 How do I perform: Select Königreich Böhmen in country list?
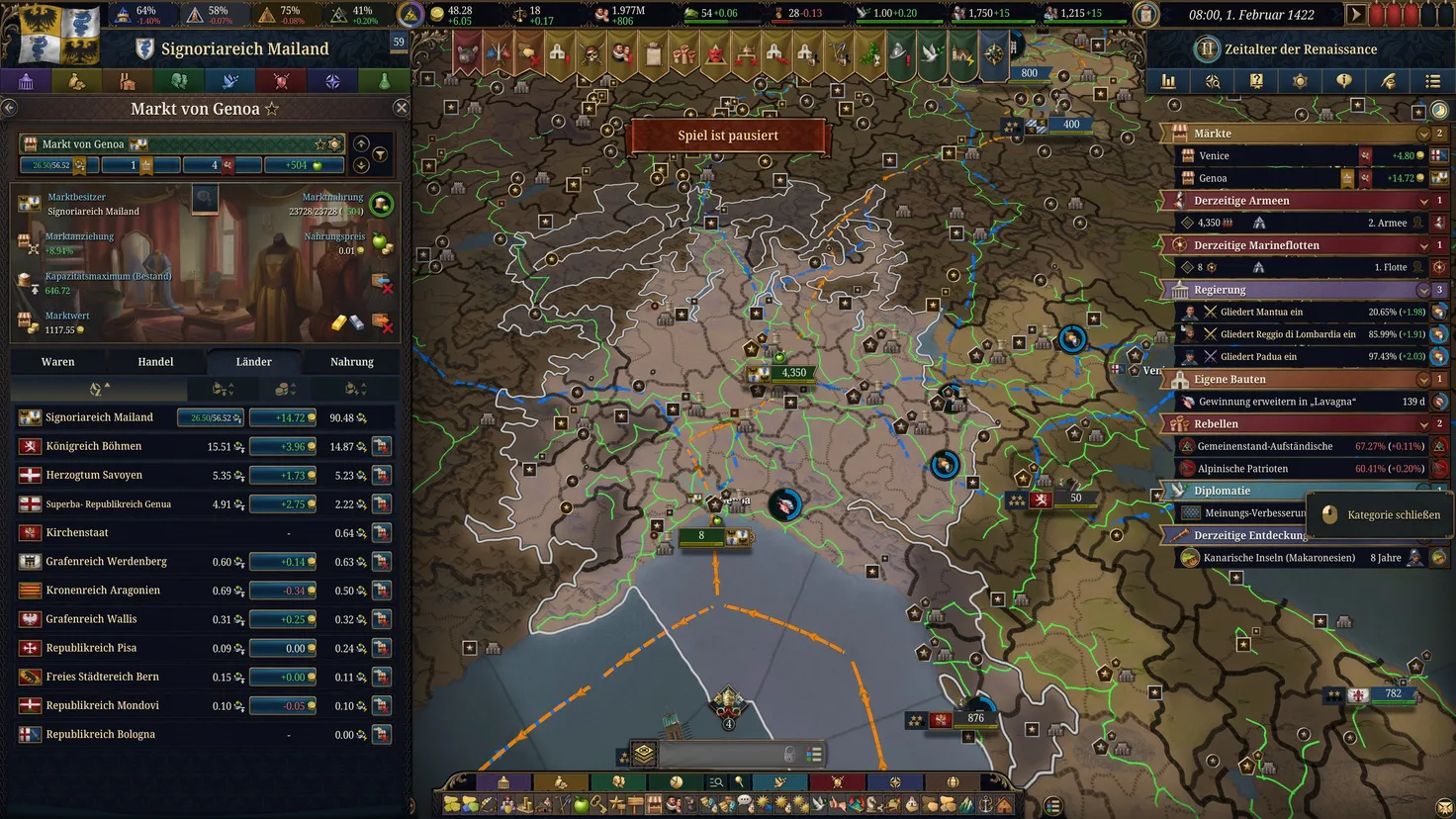(x=94, y=447)
